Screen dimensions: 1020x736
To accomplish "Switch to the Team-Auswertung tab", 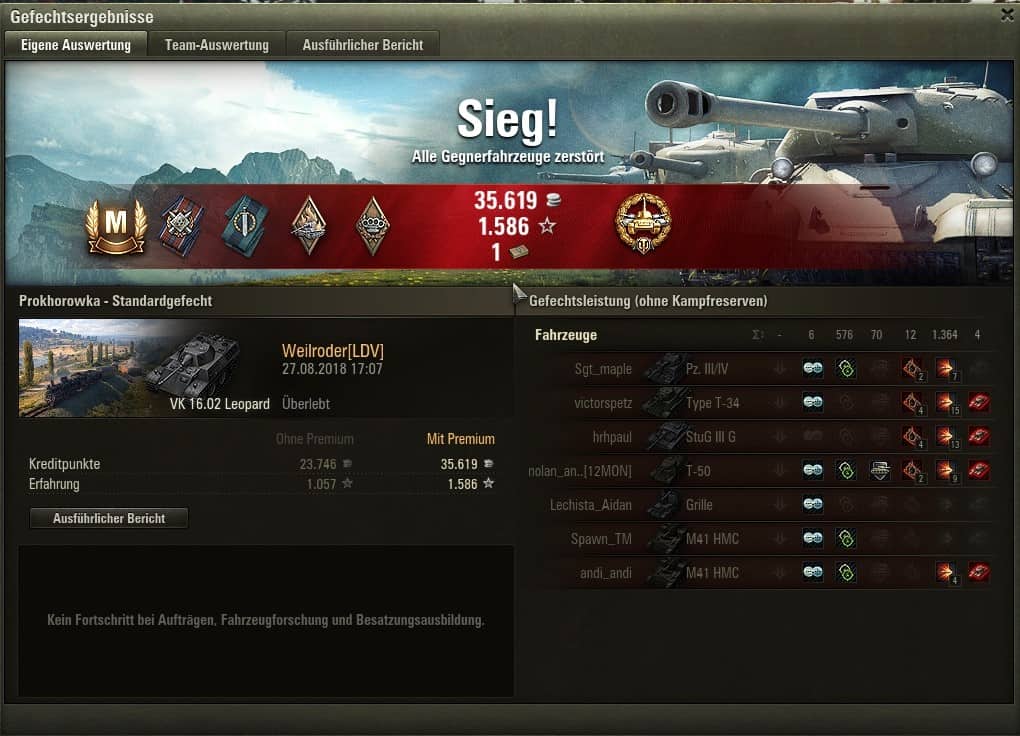I will click(x=216, y=45).
